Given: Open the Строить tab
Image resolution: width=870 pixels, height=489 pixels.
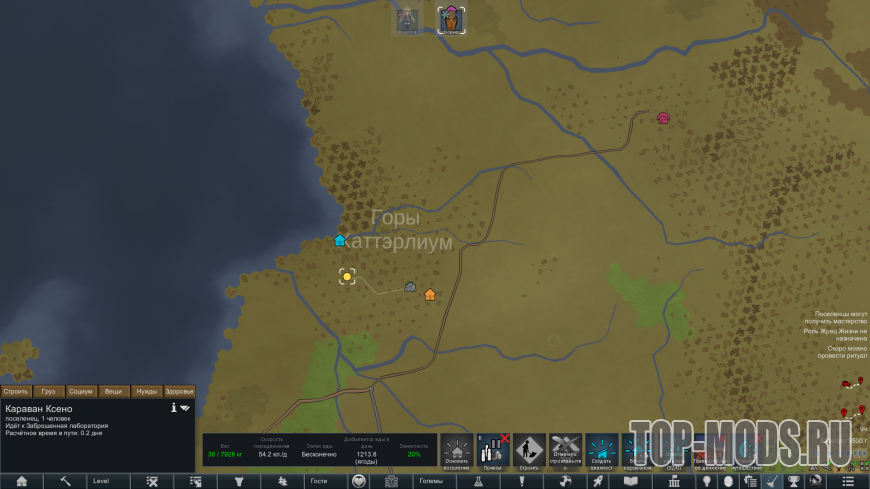Looking at the screenshot, I should (x=16, y=391).
